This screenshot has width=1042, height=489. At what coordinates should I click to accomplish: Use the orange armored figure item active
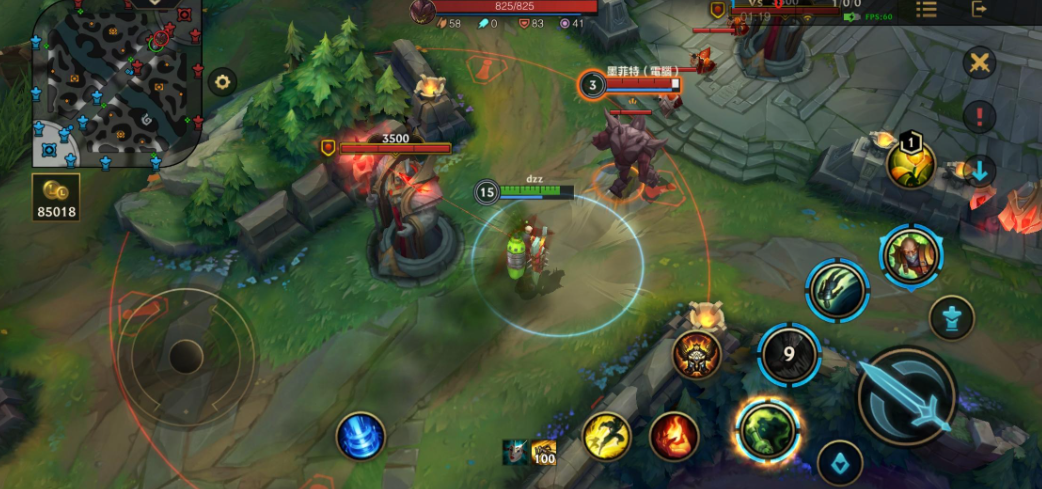pyautogui.click(x=697, y=354)
